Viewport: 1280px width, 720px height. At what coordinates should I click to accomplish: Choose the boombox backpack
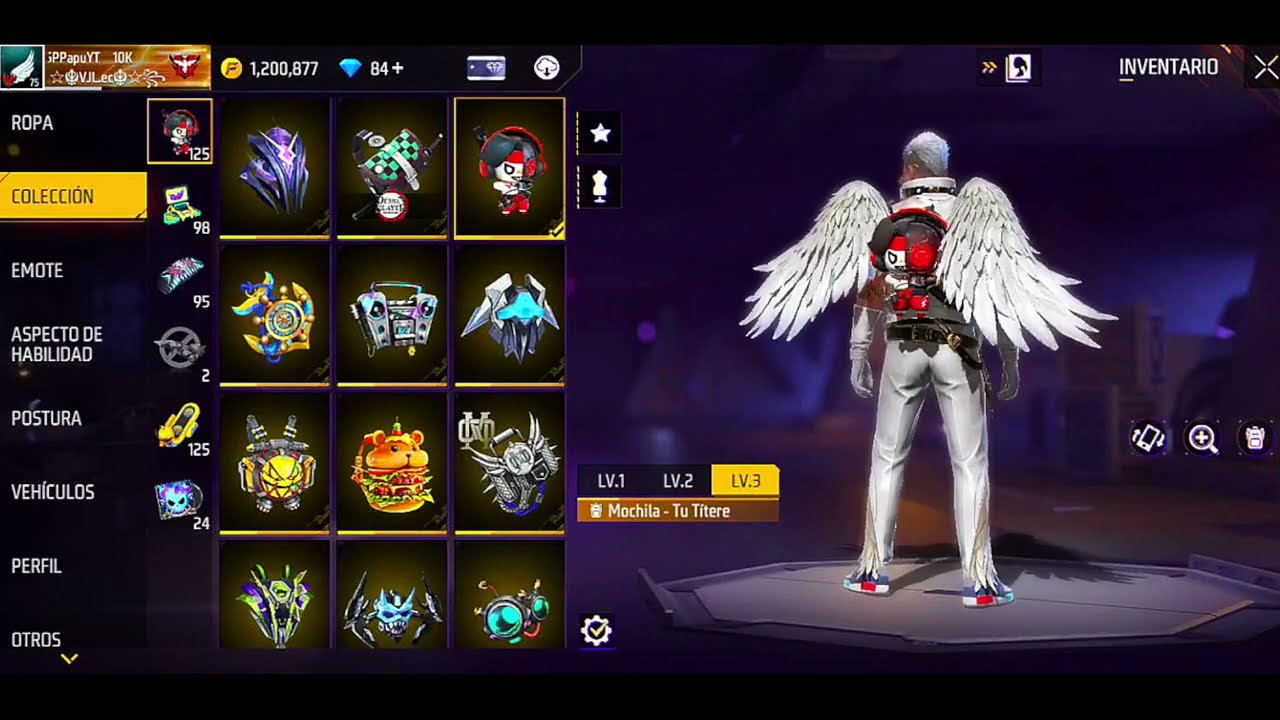(x=392, y=316)
